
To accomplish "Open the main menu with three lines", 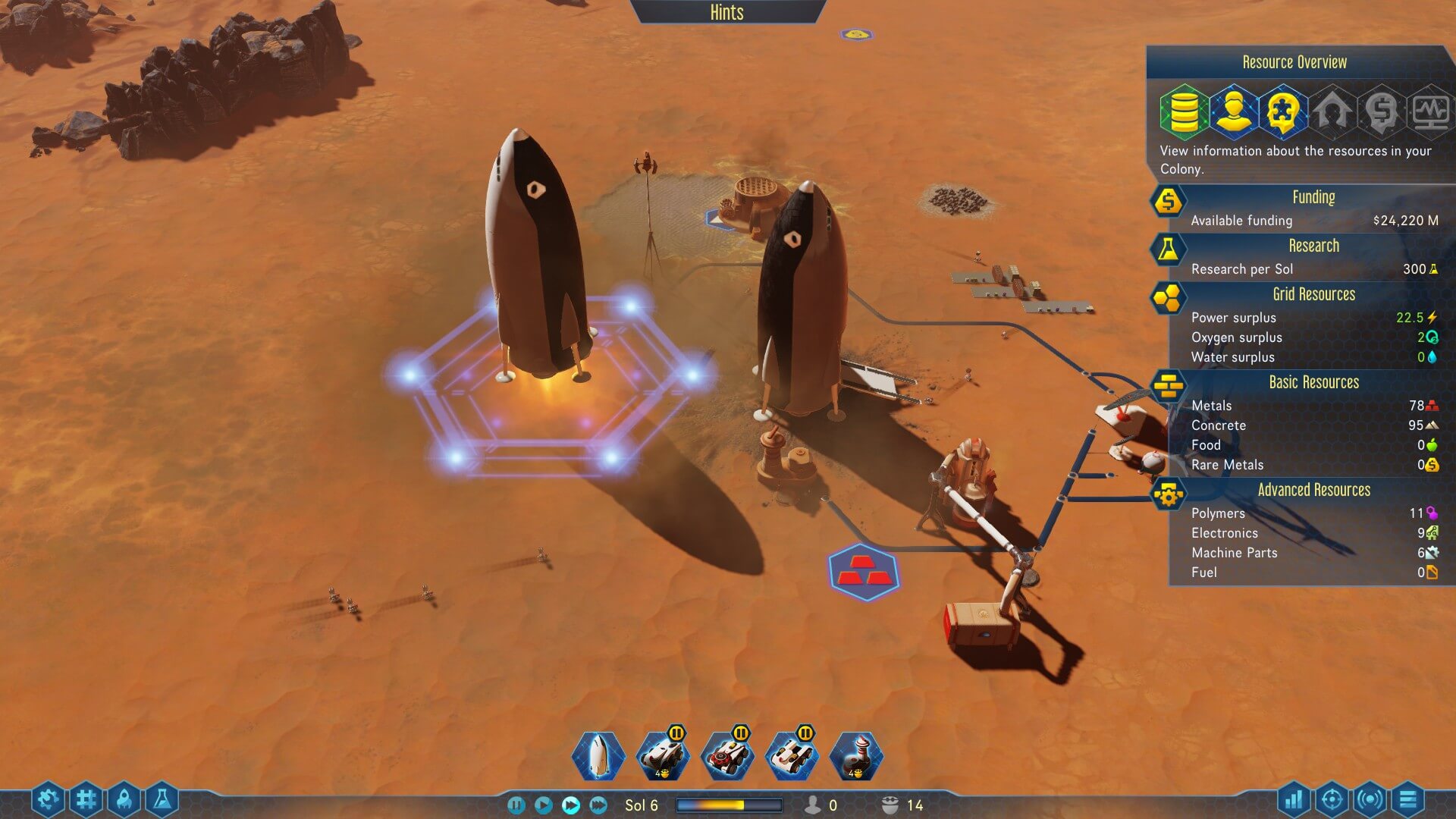I will point(1407,799).
